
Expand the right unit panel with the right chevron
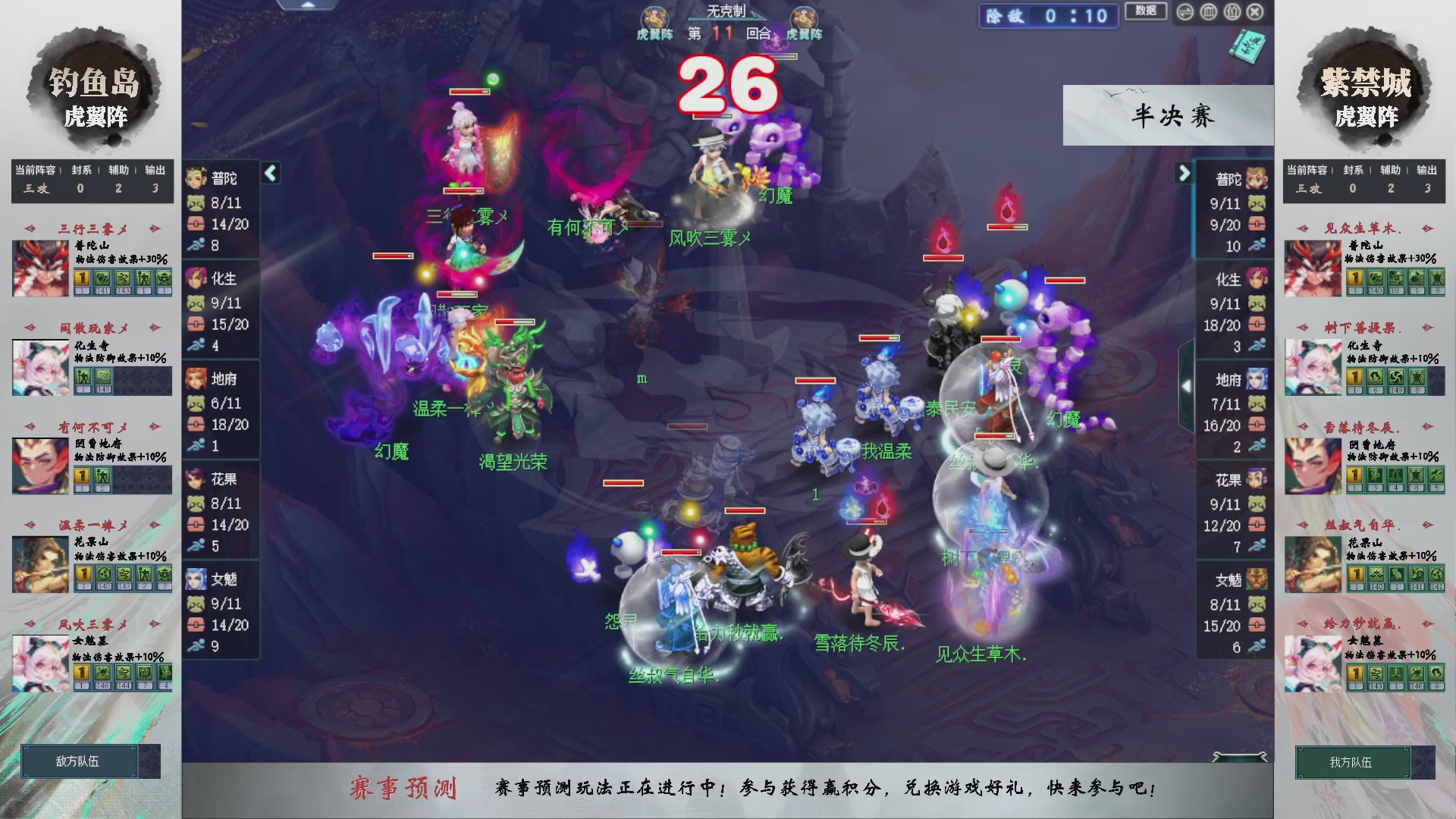1185,172
